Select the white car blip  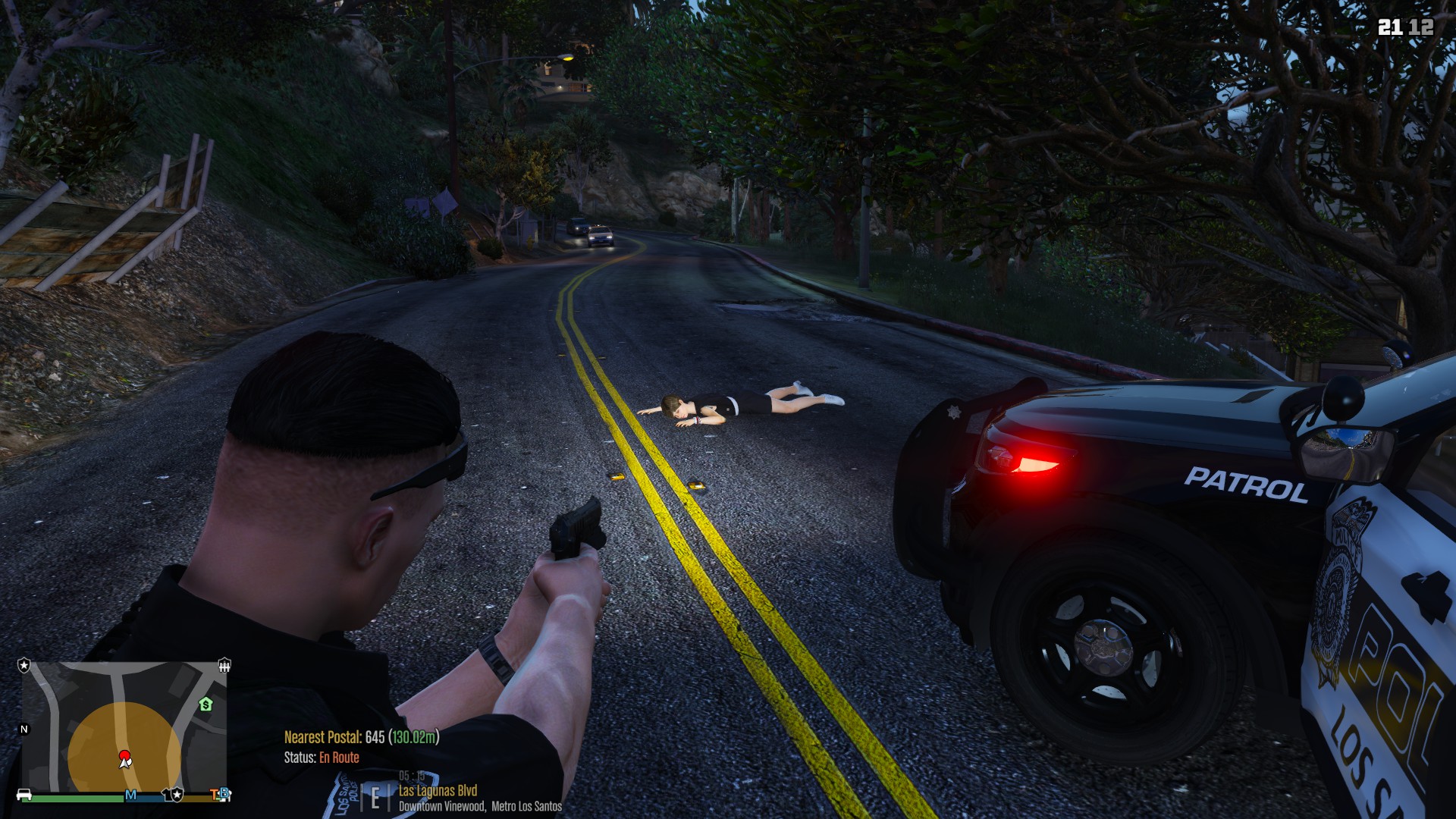24,795
